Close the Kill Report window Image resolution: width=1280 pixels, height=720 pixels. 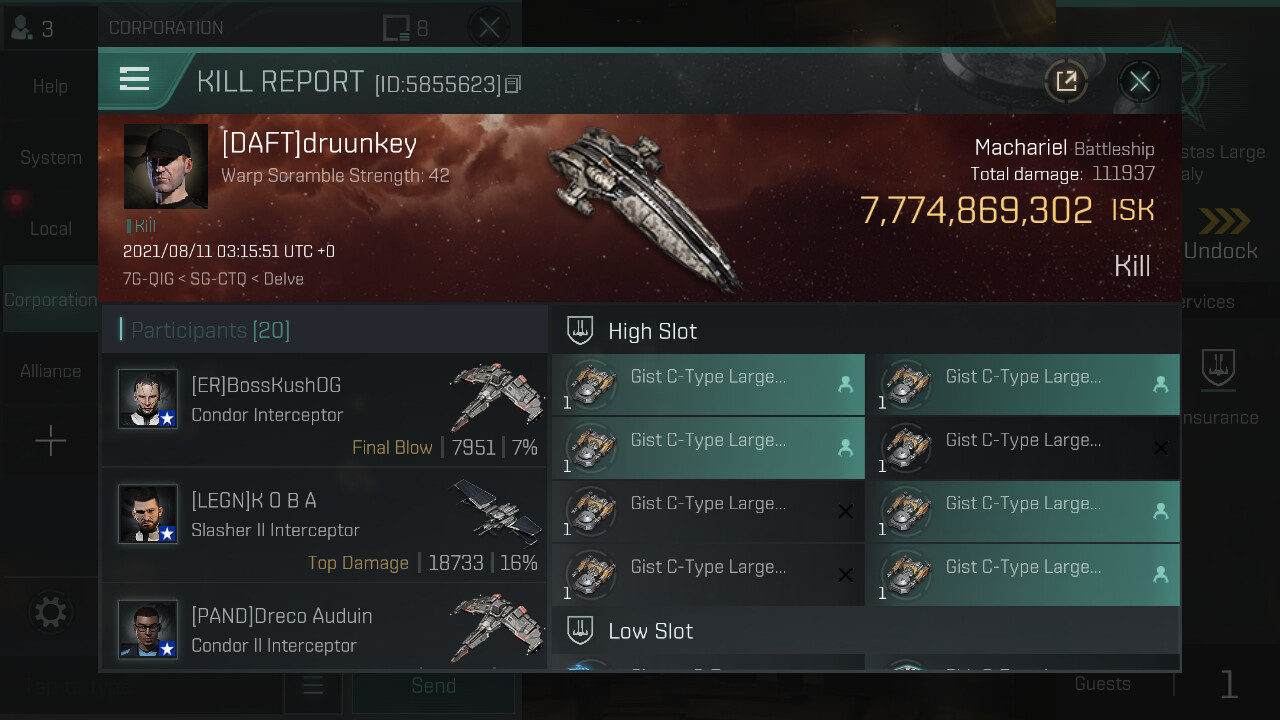(x=1139, y=82)
